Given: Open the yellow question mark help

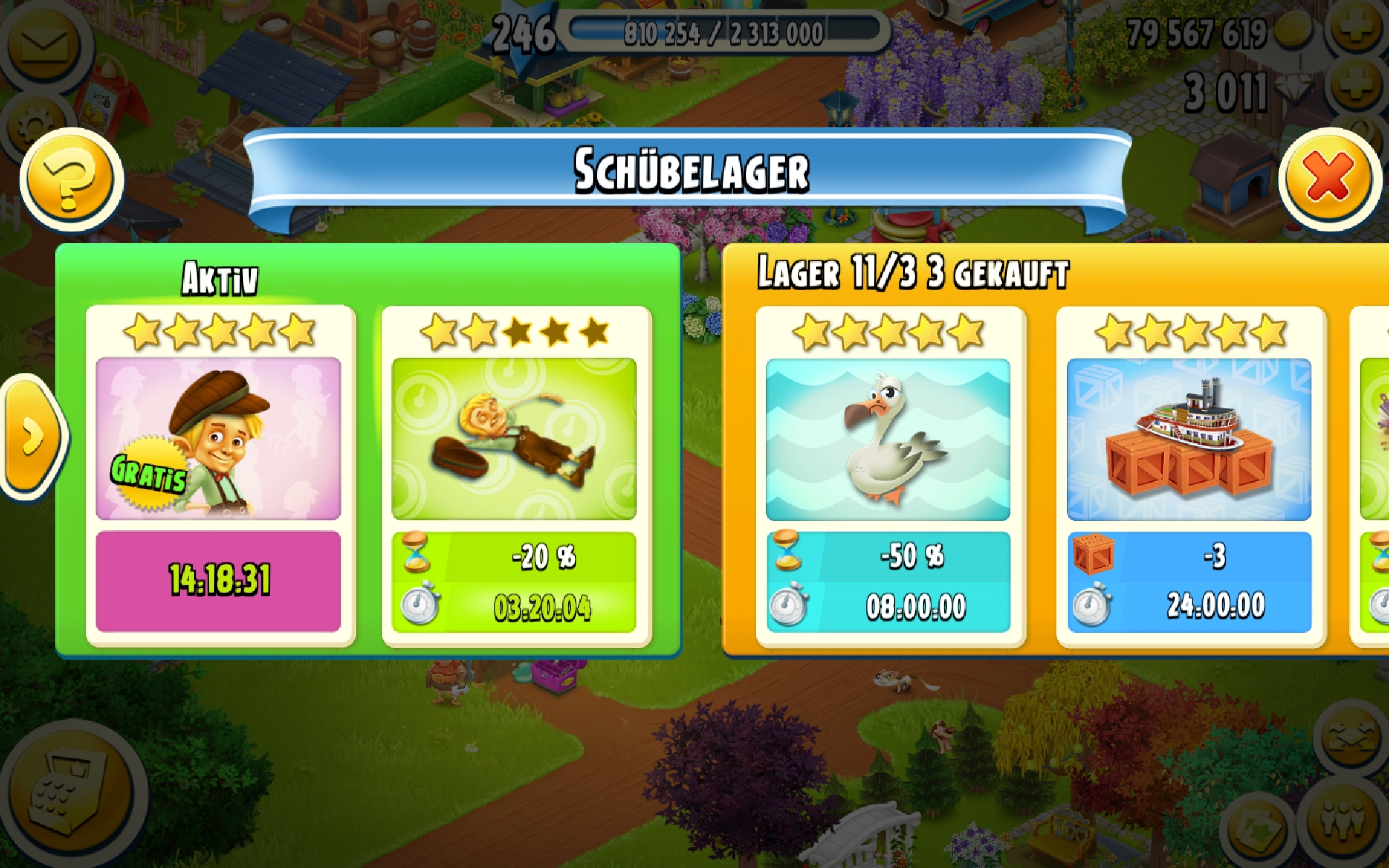Looking at the screenshot, I should (x=70, y=180).
